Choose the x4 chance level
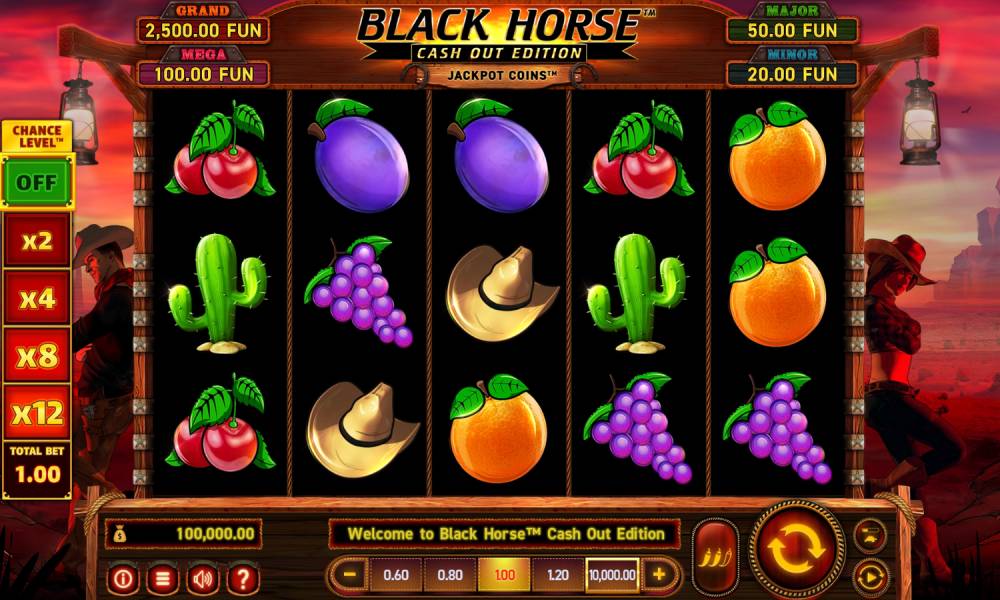The height and width of the screenshot is (600, 1000). [37, 297]
